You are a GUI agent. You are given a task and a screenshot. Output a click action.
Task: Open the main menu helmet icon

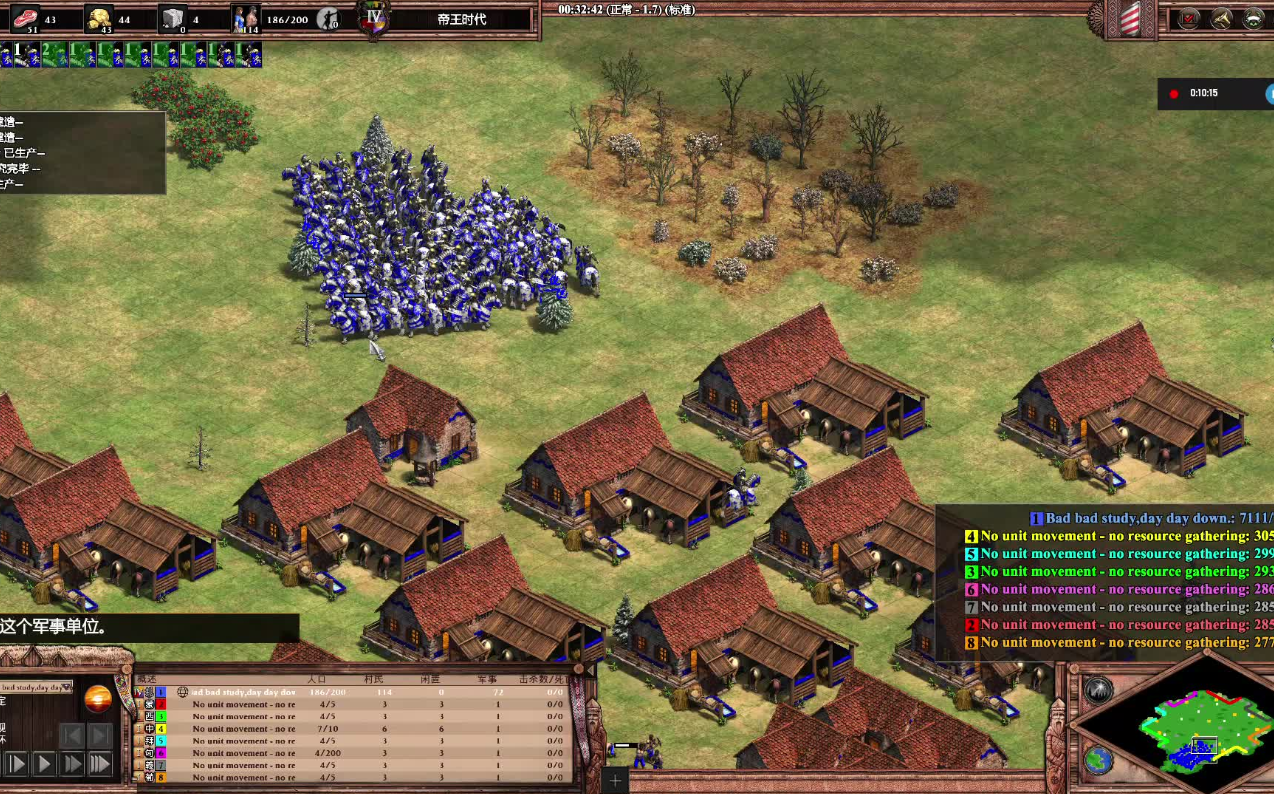1254,18
